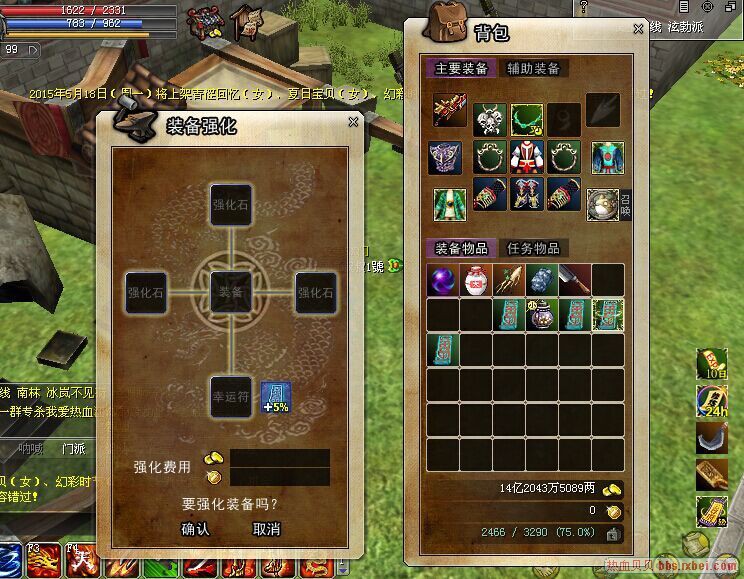The image size is (744, 579).
Task: Switch to the 主要装备 tab
Action: click(461, 69)
